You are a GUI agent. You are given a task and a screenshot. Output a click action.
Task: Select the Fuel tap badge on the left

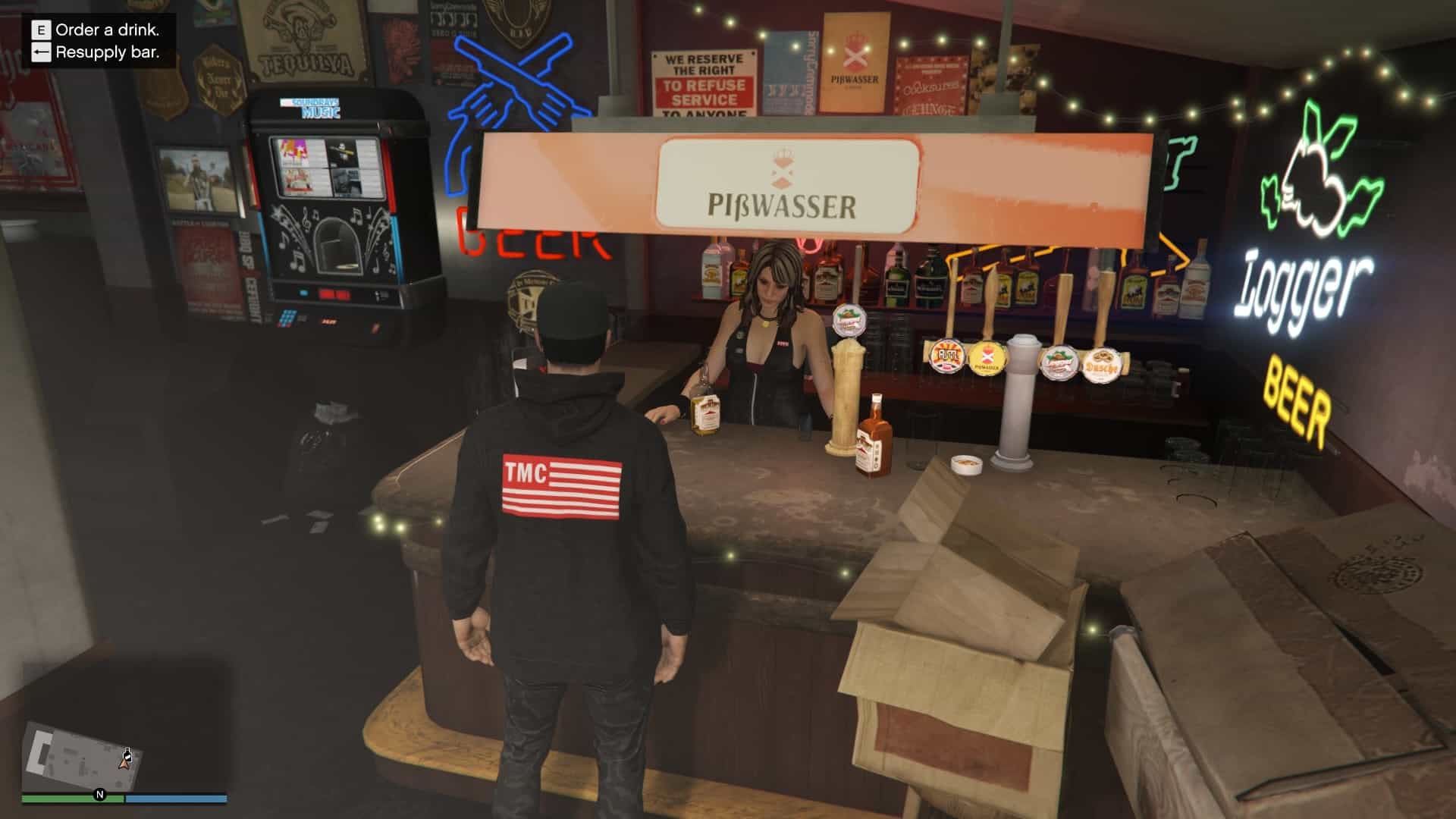pos(947,357)
